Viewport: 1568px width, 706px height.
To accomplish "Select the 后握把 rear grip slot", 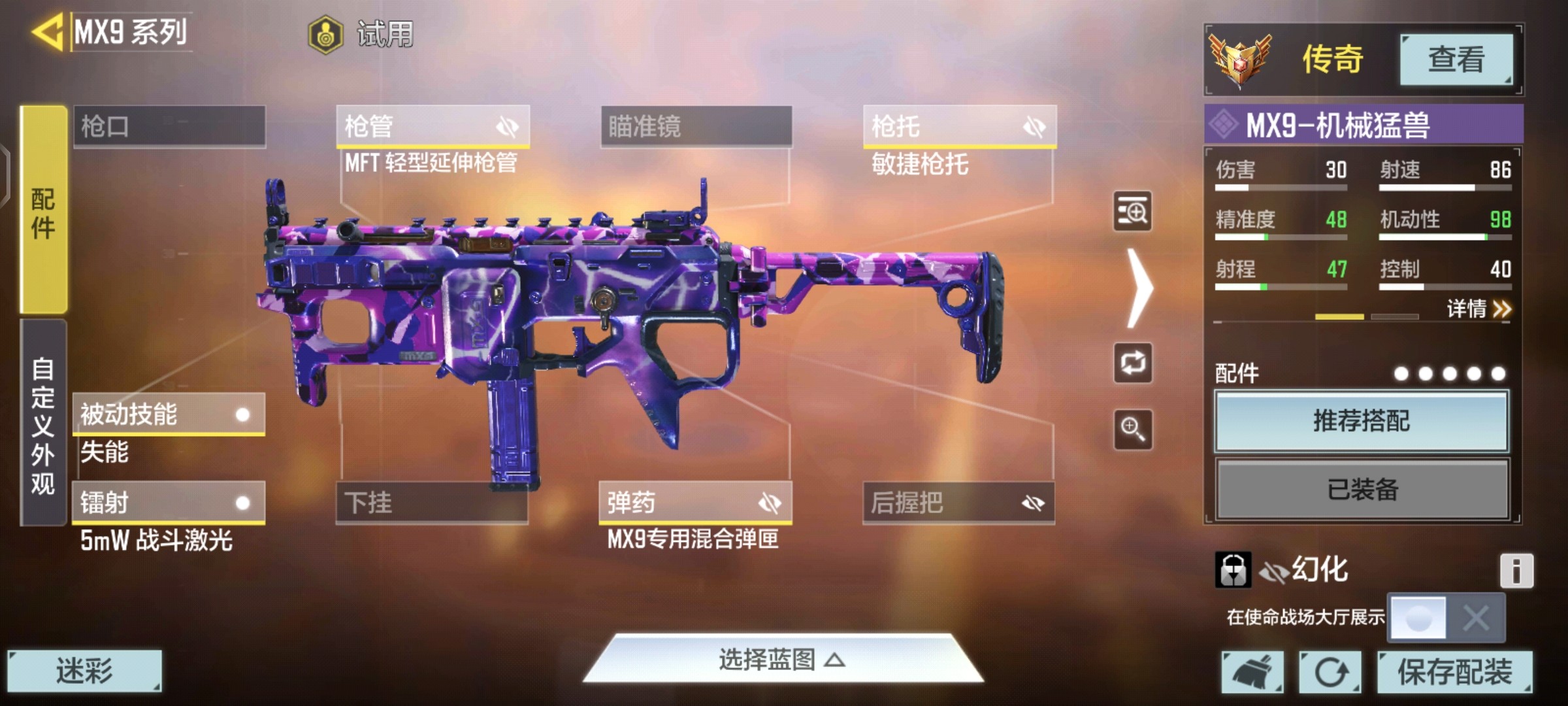I will click(958, 503).
